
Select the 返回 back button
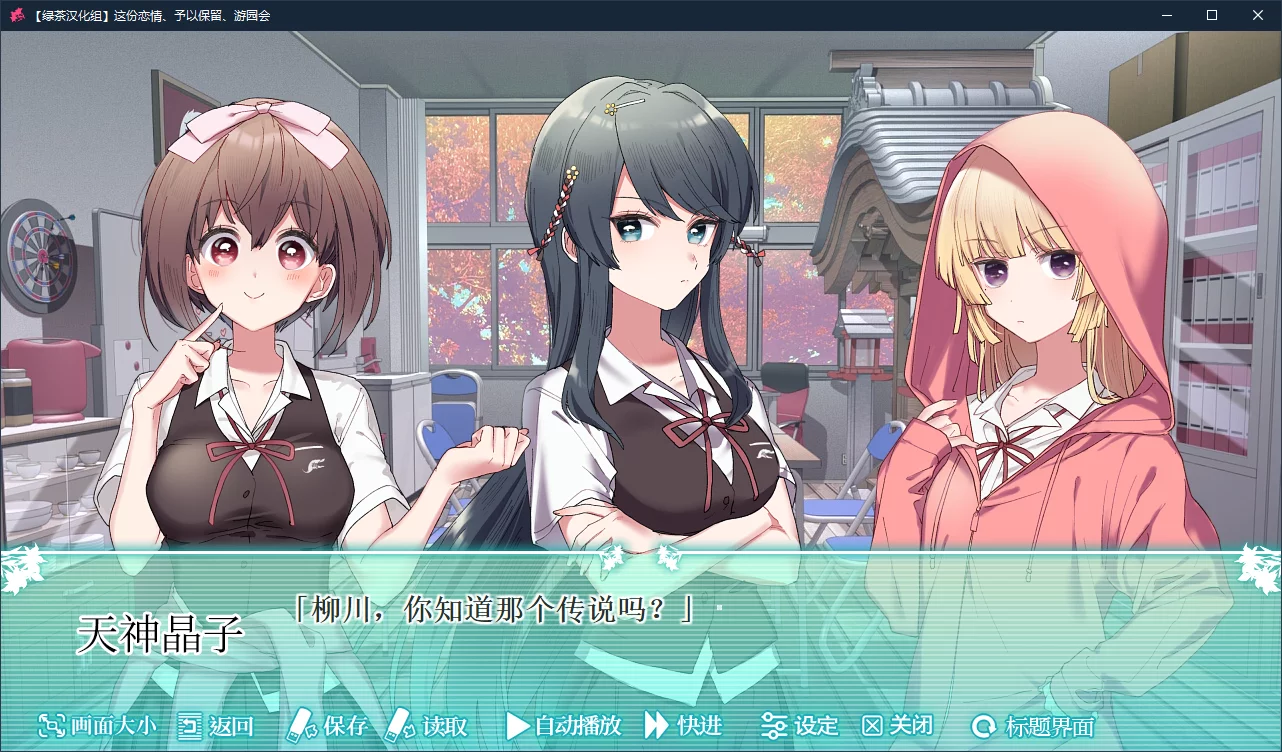point(215,726)
